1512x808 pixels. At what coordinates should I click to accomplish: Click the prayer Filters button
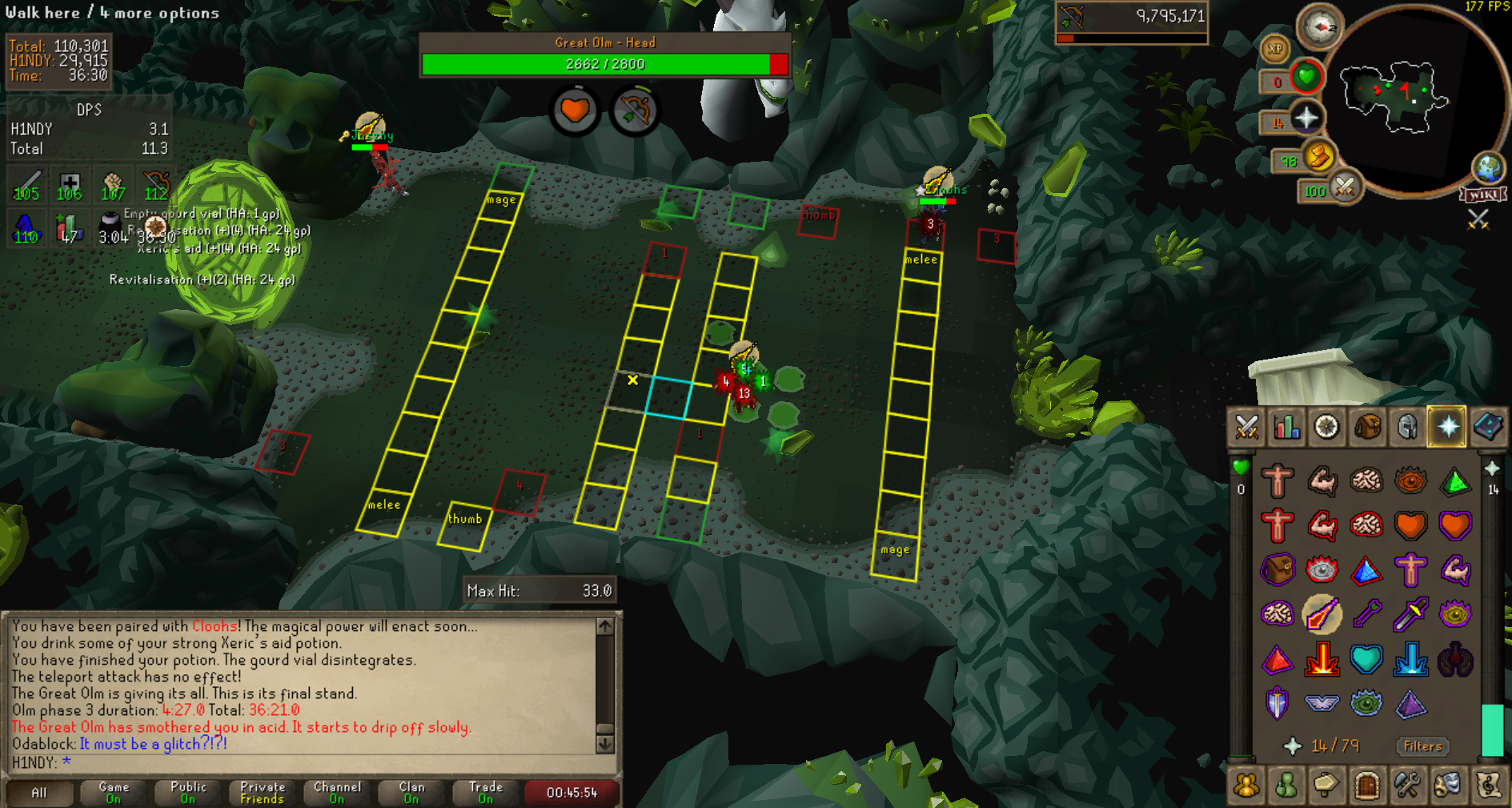(x=1422, y=746)
